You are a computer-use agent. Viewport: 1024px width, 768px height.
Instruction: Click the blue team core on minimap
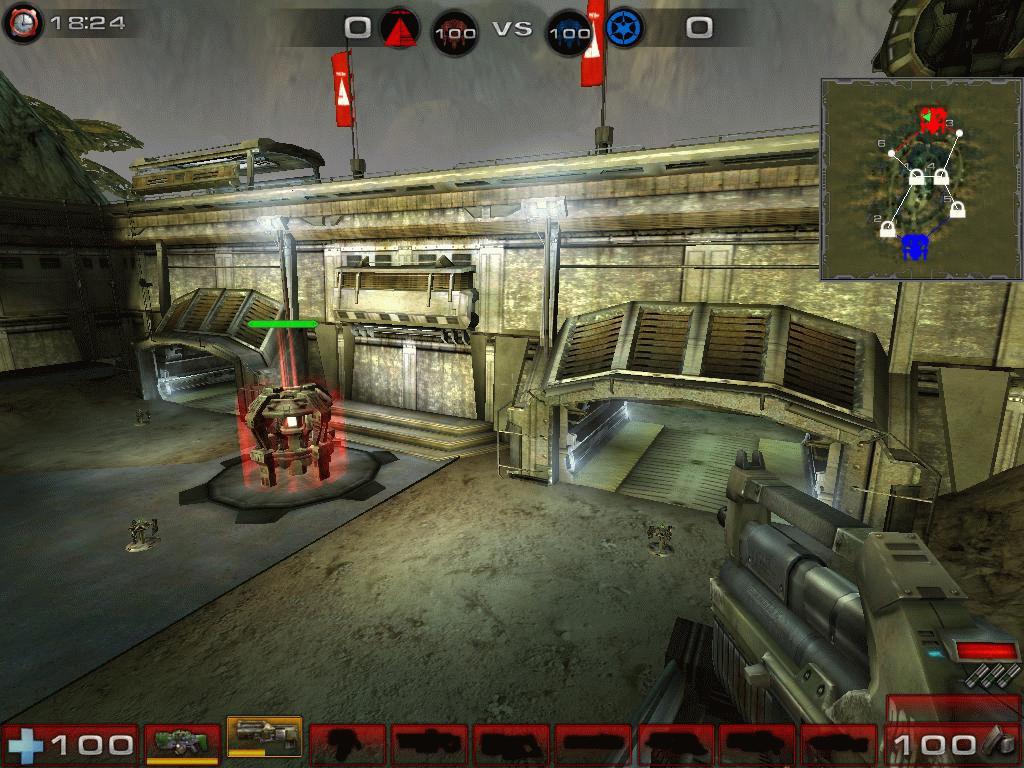[x=914, y=246]
